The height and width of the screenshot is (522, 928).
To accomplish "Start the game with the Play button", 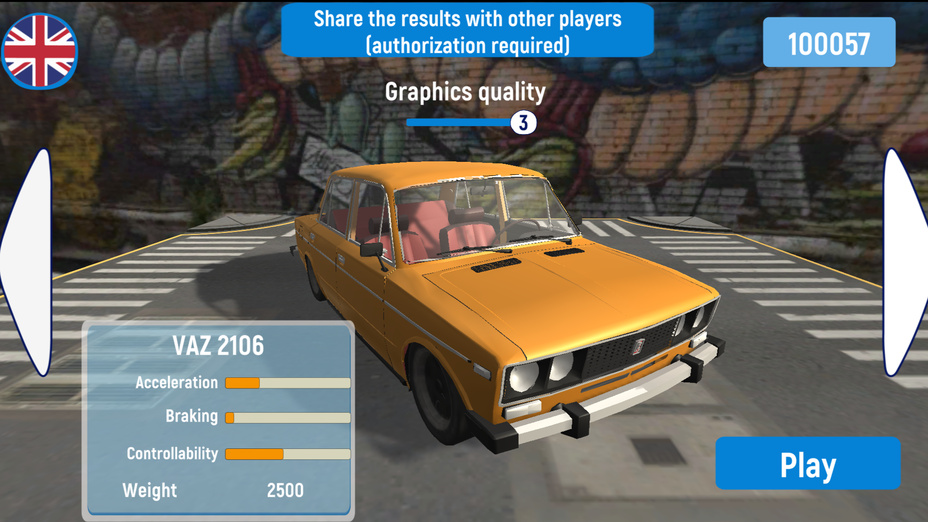I will click(x=807, y=464).
